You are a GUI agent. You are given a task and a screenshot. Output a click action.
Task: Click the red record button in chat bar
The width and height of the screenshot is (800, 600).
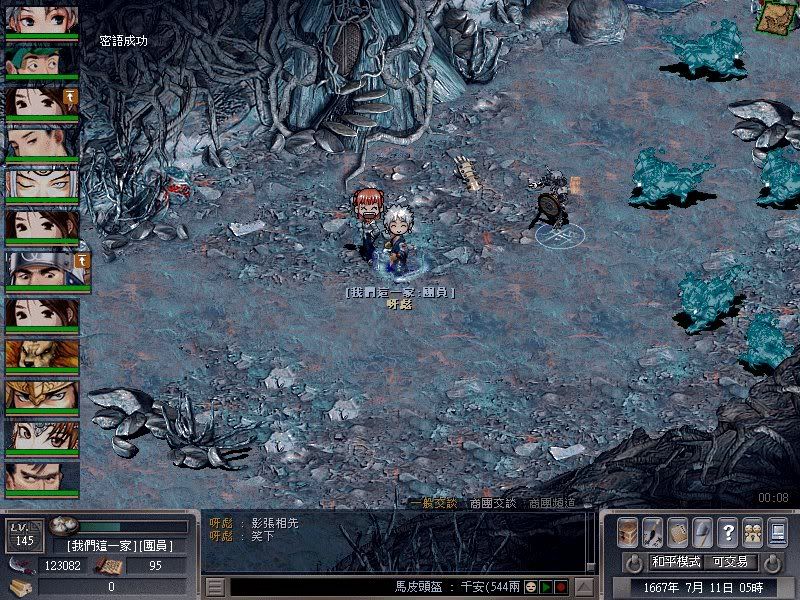point(562,587)
